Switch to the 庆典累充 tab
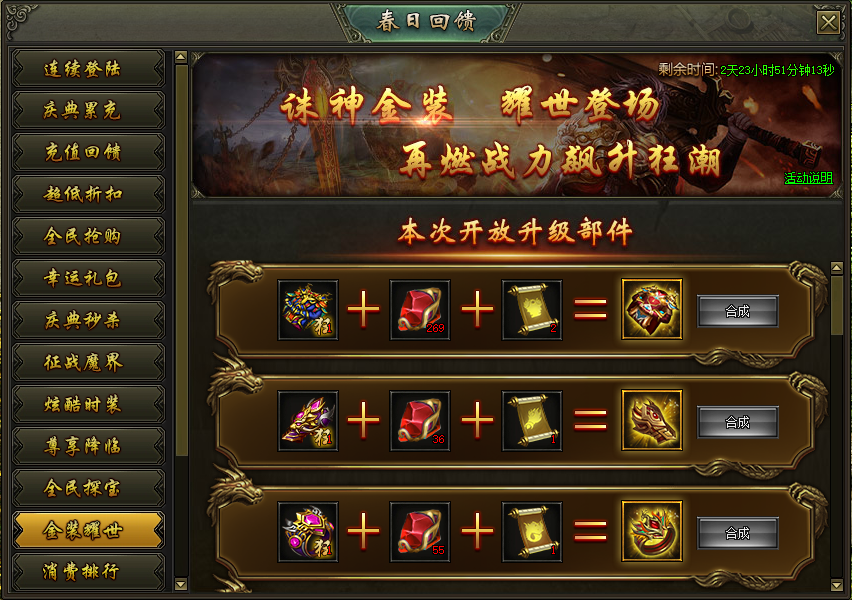The image size is (852, 600). (88, 111)
